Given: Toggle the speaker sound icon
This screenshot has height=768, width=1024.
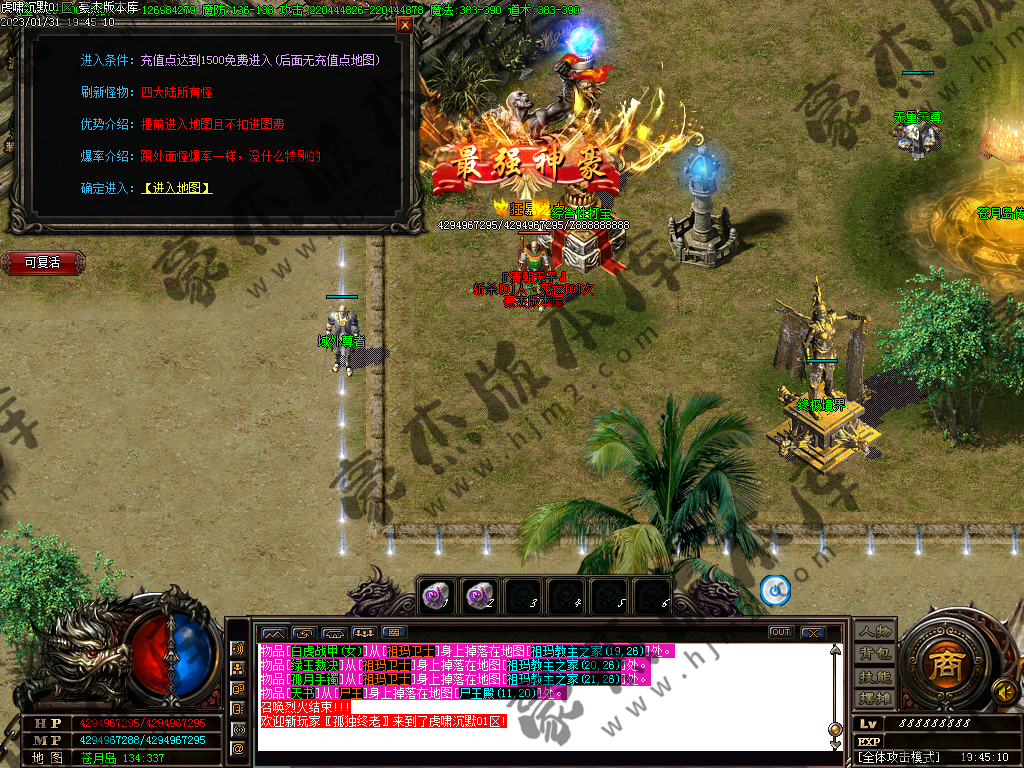Looking at the screenshot, I should (x=1002, y=690).
